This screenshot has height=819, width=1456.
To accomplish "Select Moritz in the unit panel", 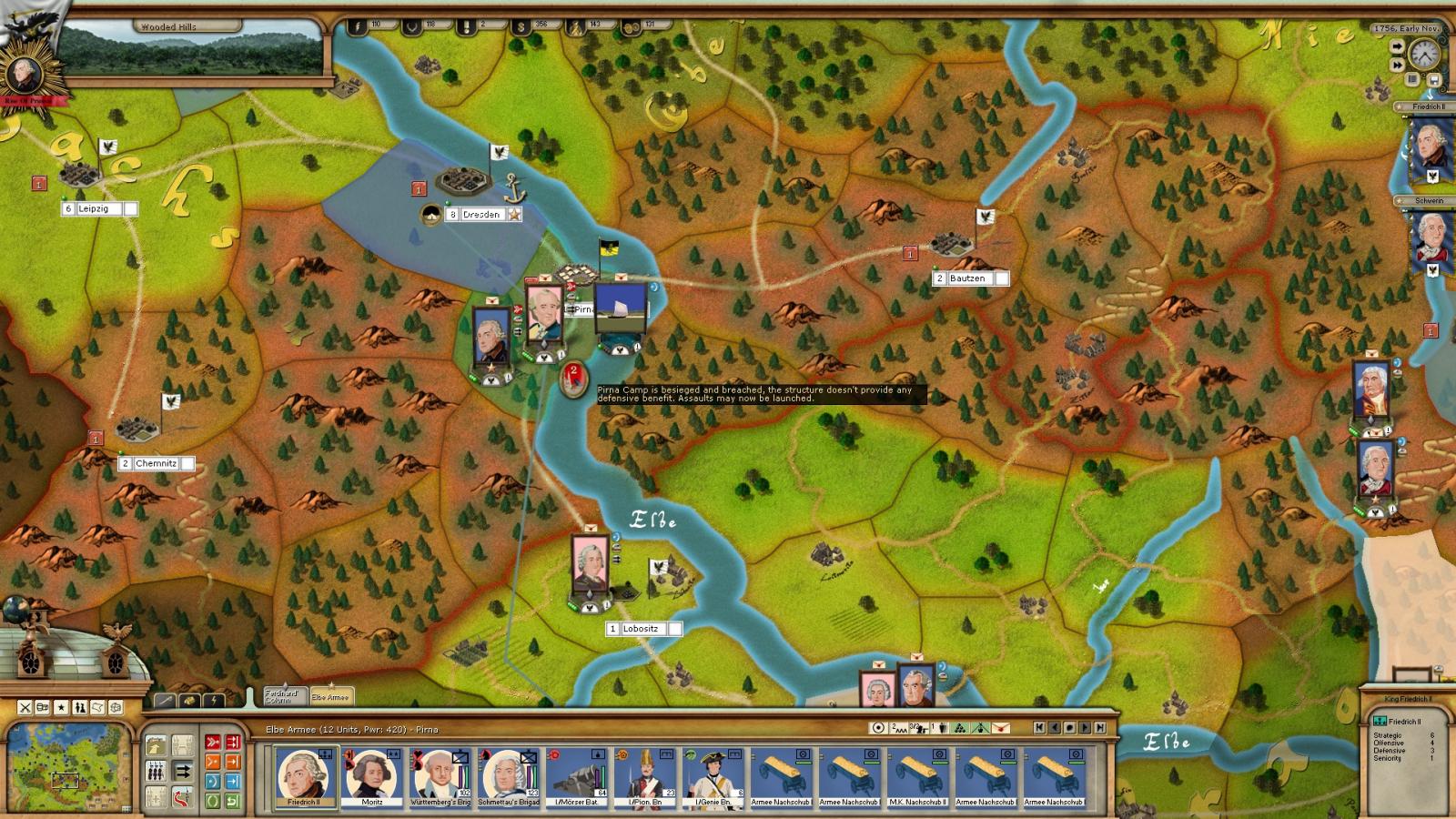I will pos(371,776).
